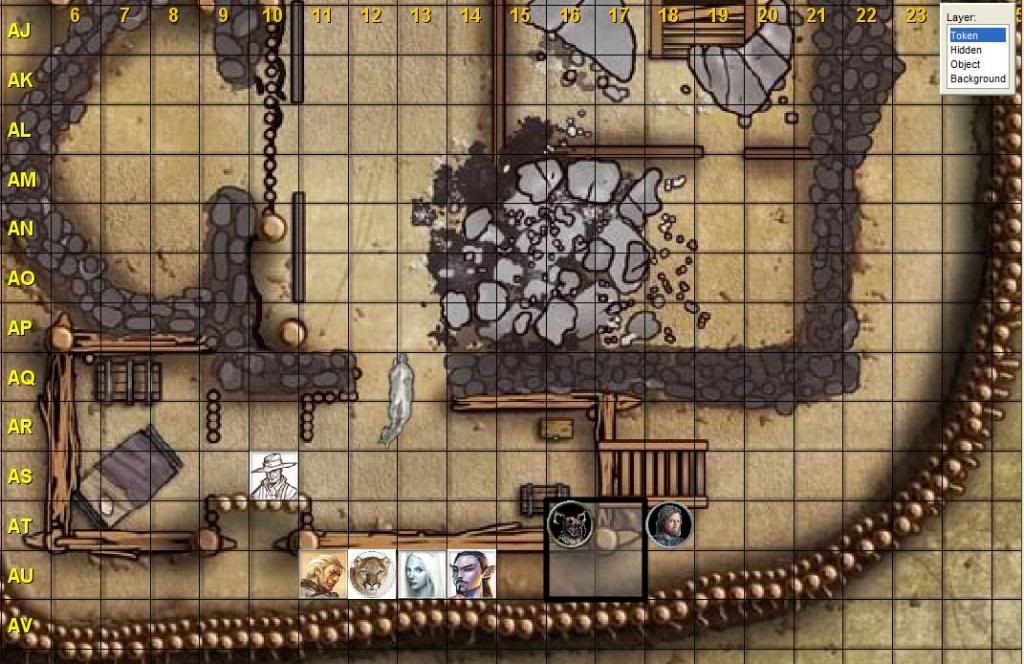Select the white-haired pale woman token
This screenshot has height=664, width=1024.
tap(421, 574)
